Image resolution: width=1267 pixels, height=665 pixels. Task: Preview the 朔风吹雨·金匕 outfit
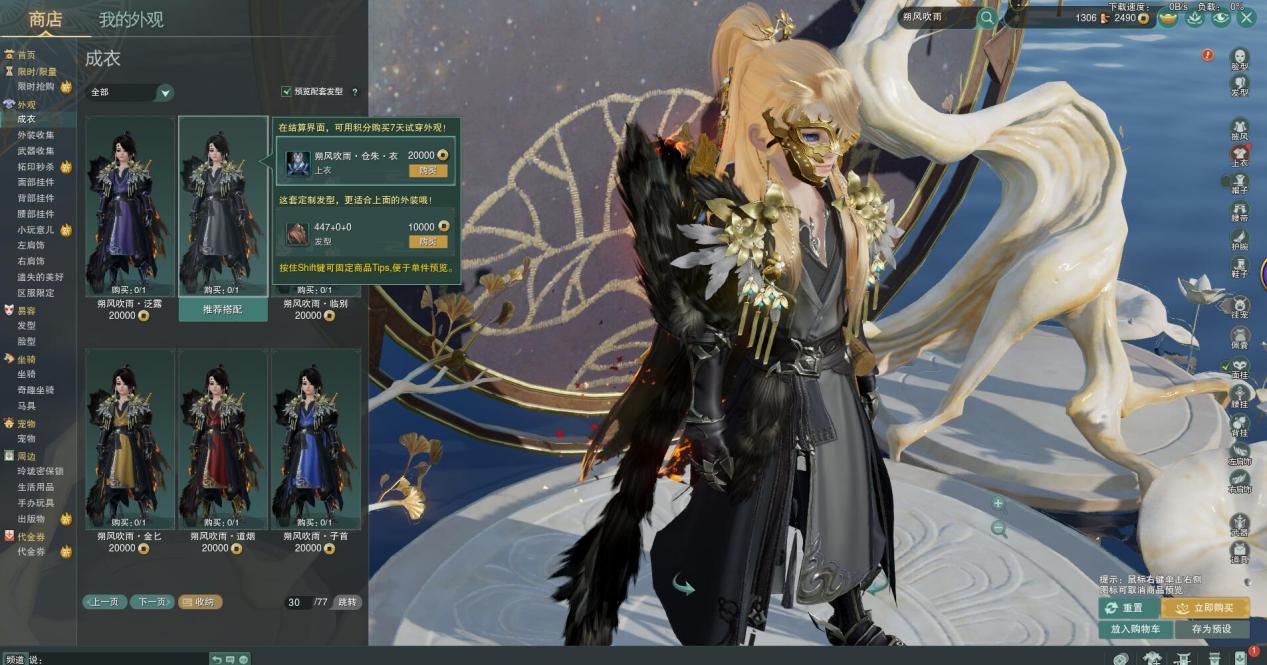tap(130, 437)
